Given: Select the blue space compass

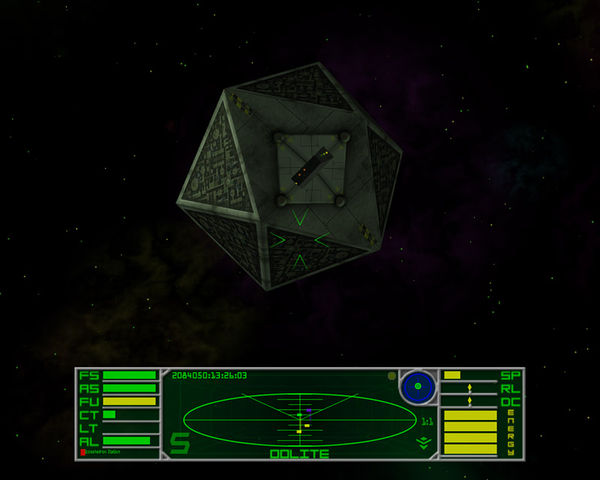Looking at the screenshot, I should tap(418, 385).
